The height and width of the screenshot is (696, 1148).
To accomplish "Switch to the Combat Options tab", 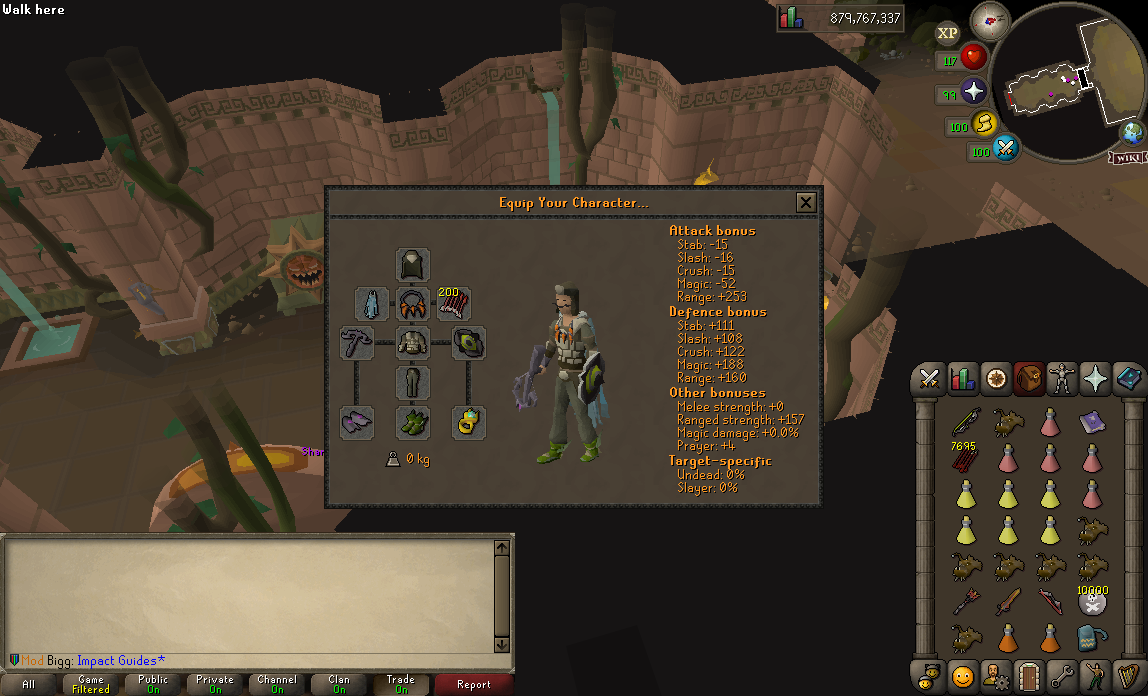I will [930, 379].
